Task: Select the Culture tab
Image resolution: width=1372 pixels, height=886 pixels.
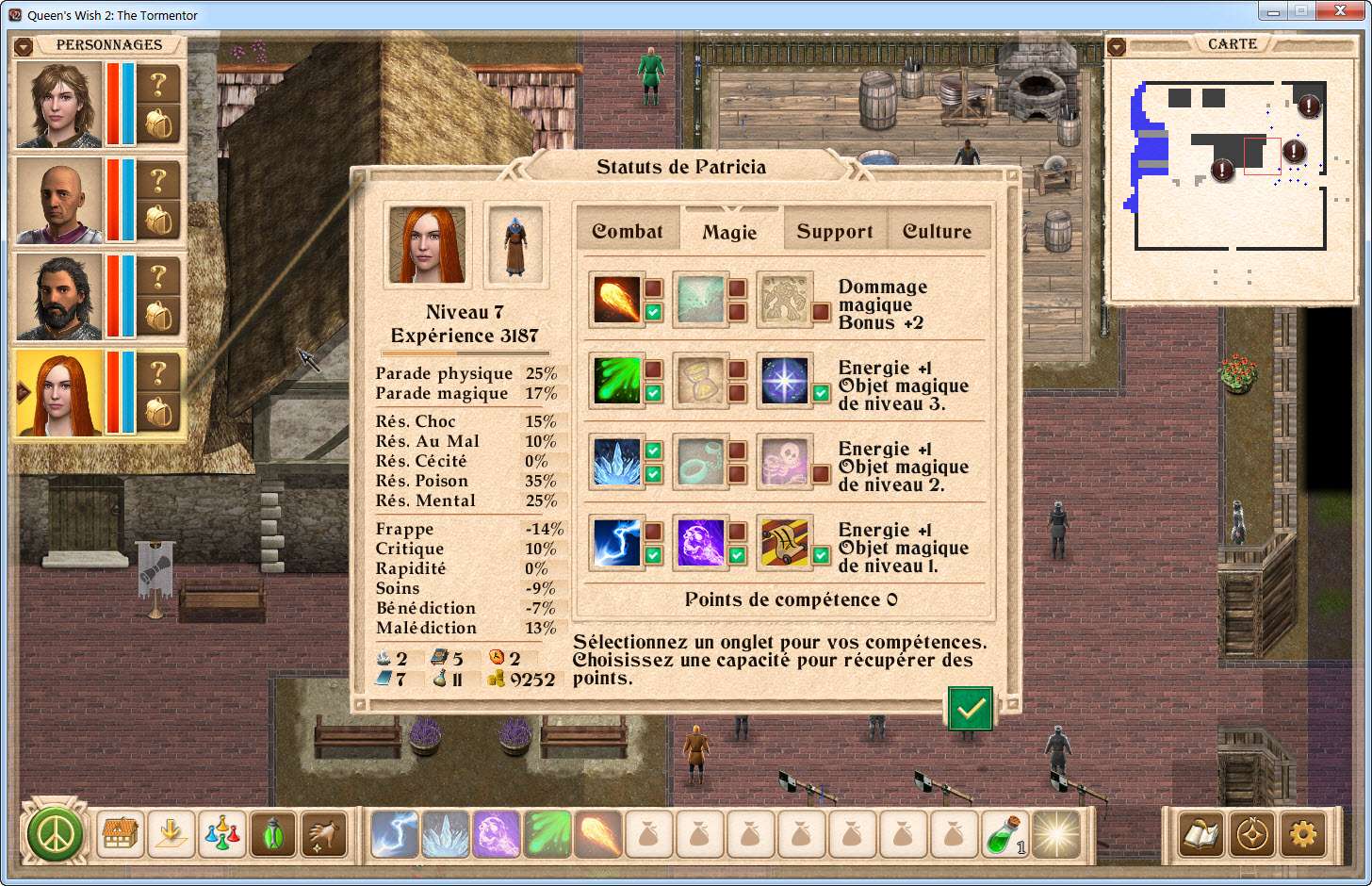Action: click(937, 231)
